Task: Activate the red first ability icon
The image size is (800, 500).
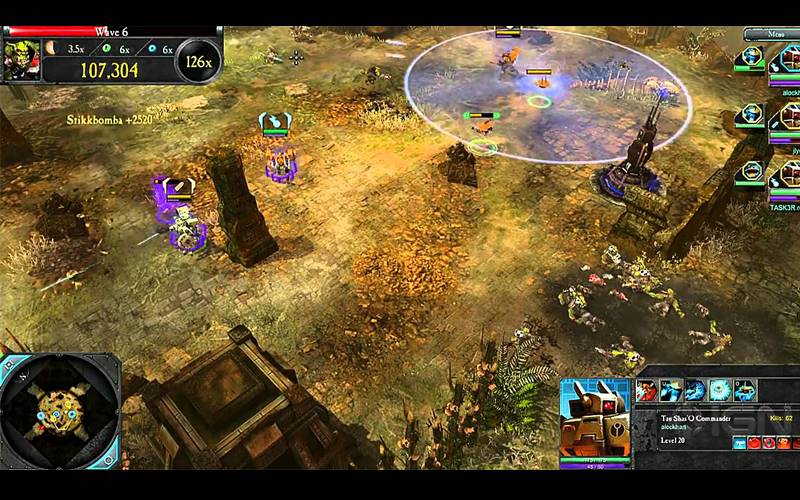Action: click(649, 390)
